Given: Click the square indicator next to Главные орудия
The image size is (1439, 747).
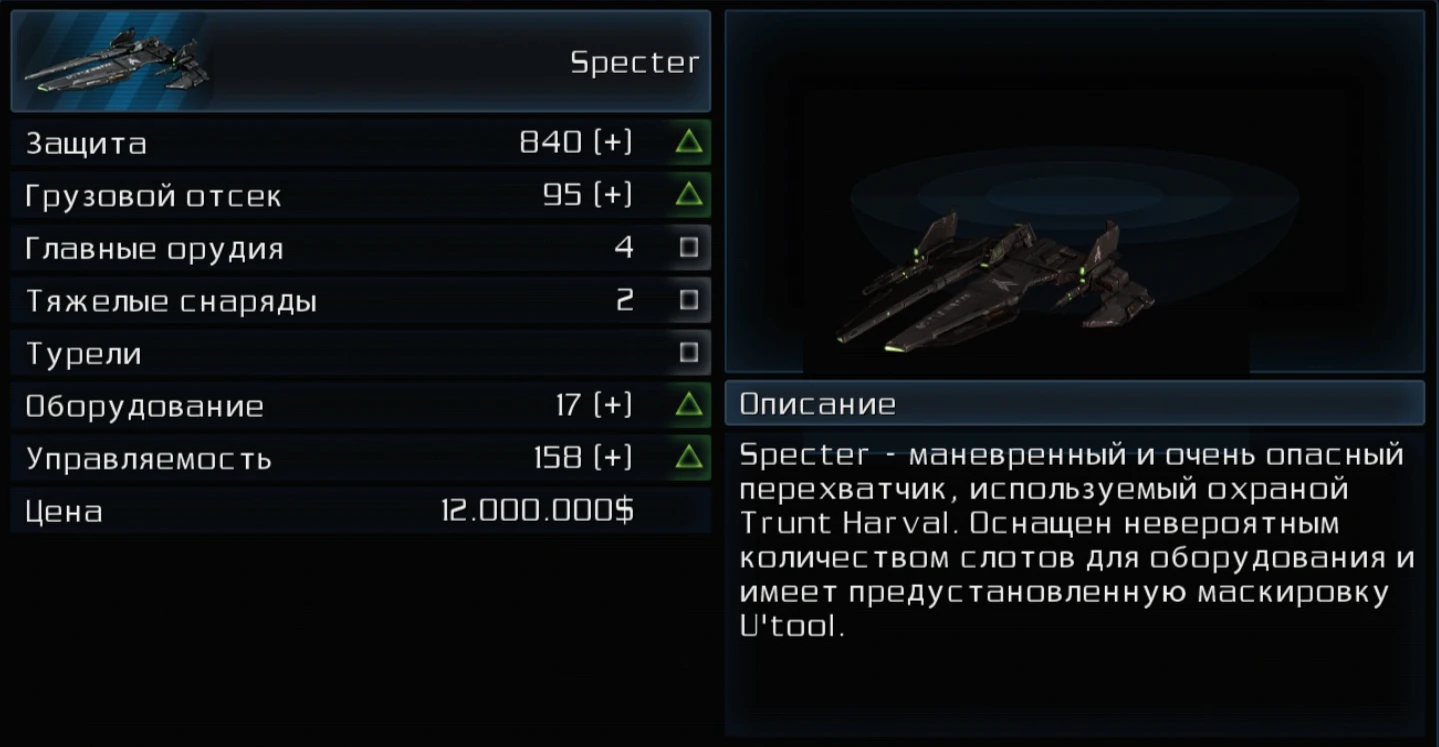Looking at the screenshot, I should point(686,248).
